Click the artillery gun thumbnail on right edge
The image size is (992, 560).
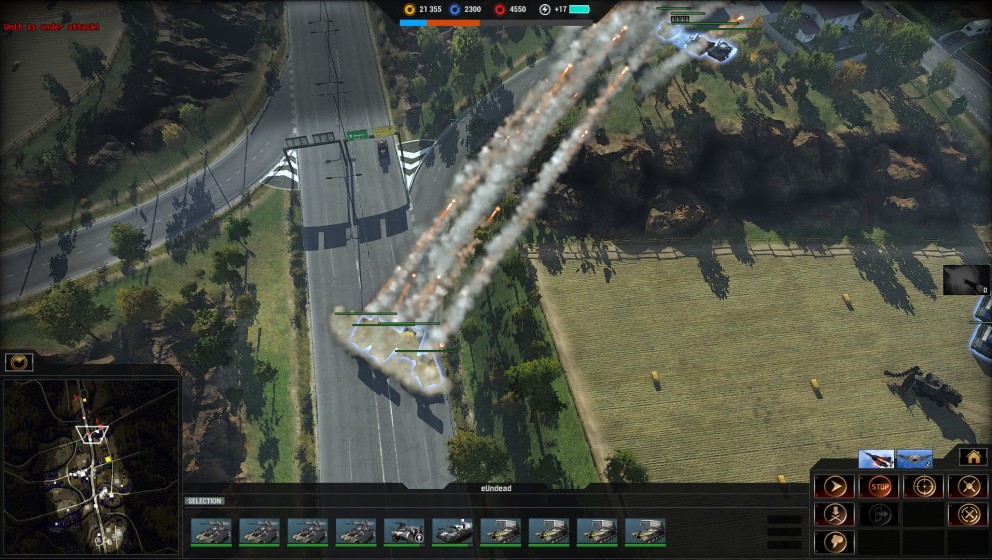click(965, 280)
